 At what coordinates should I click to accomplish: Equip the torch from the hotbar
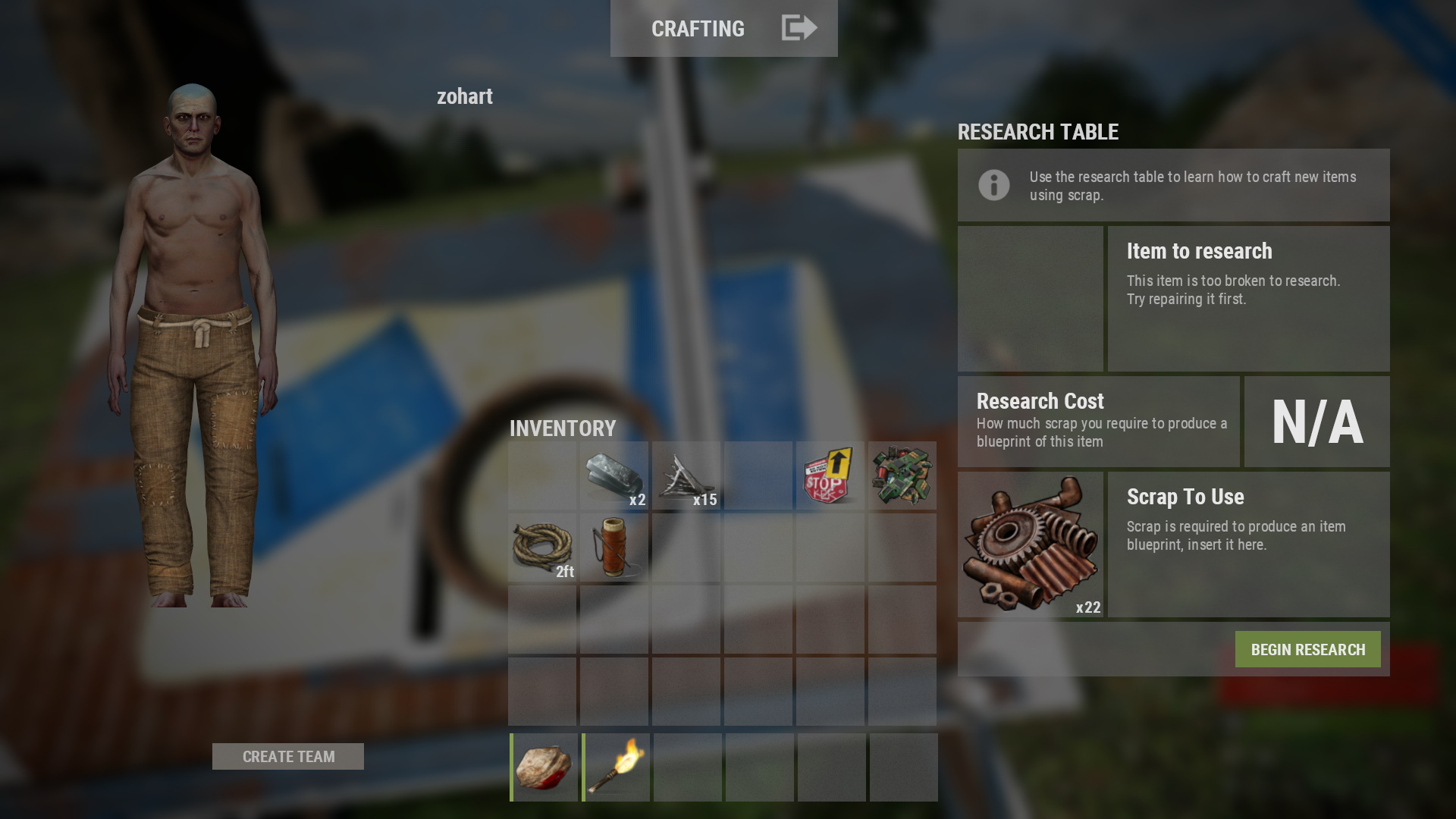click(616, 767)
